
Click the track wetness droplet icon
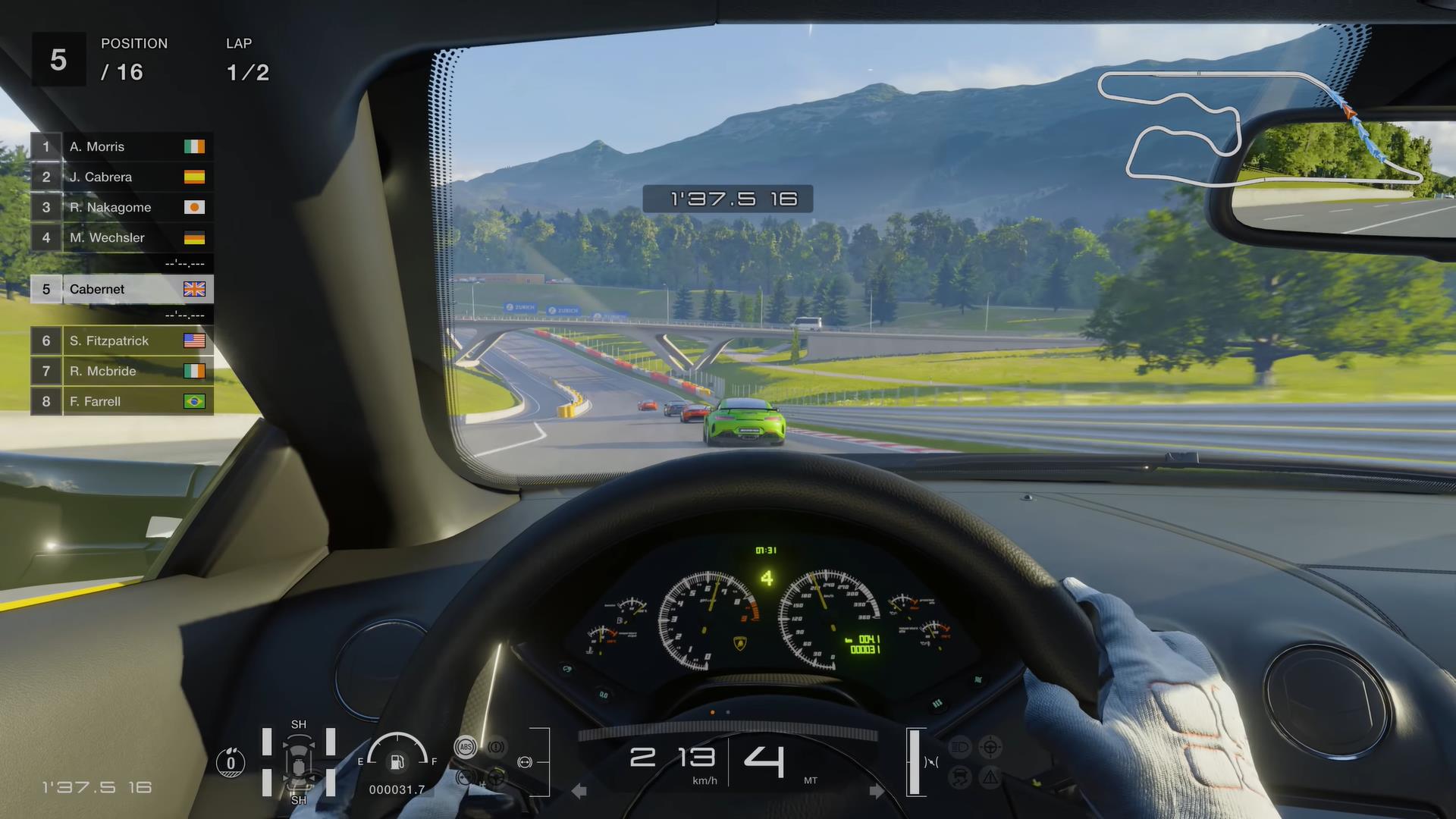(x=231, y=762)
